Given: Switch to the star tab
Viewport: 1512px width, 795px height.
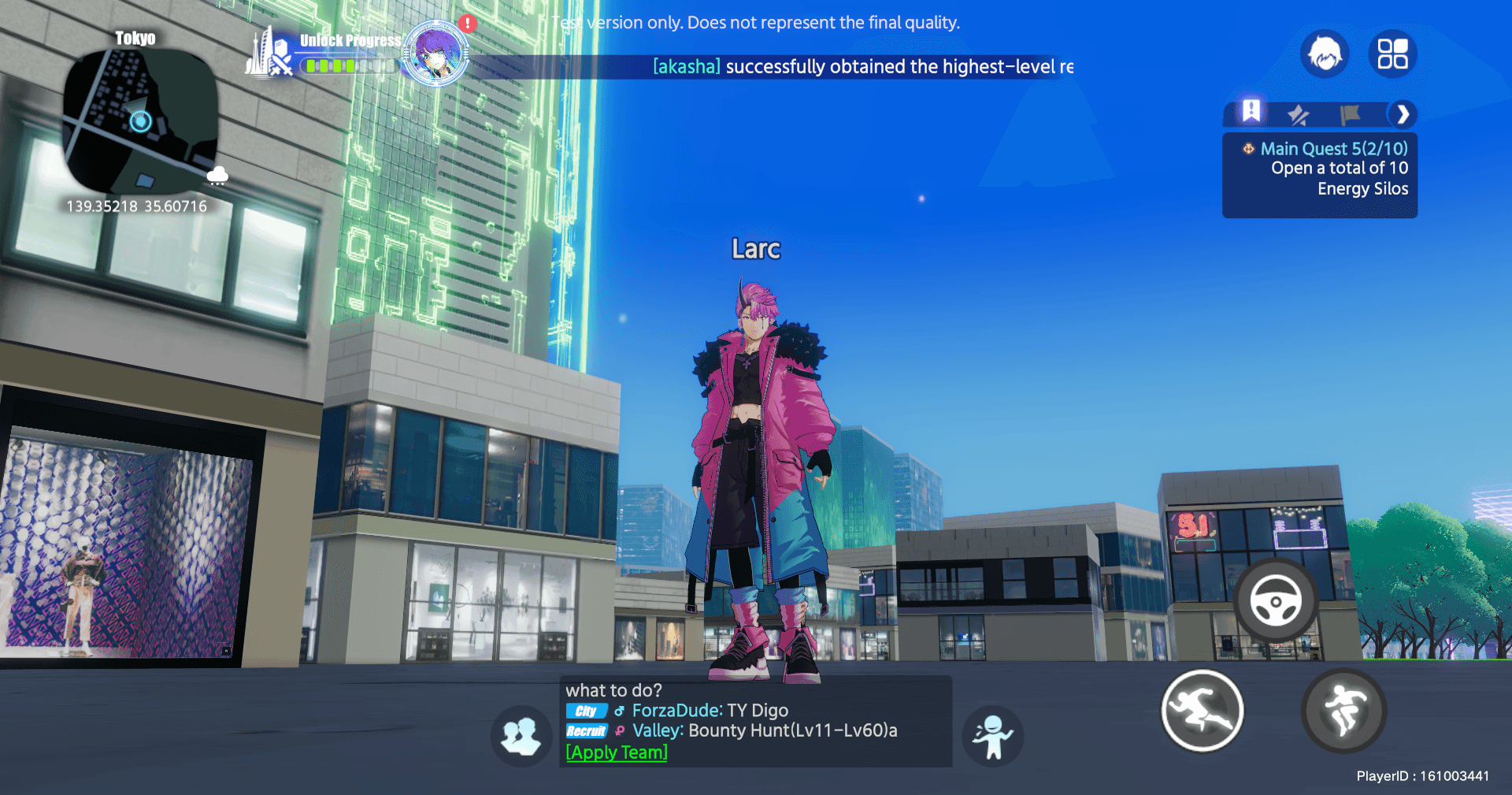Looking at the screenshot, I should [1299, 115].
